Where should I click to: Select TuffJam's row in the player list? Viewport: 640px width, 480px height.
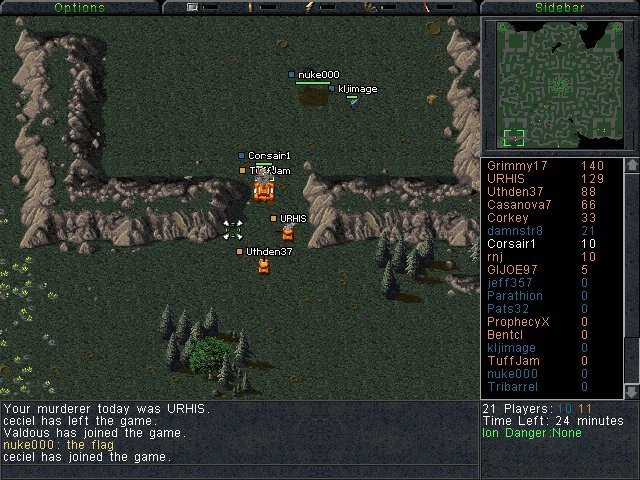pos(512,361)
